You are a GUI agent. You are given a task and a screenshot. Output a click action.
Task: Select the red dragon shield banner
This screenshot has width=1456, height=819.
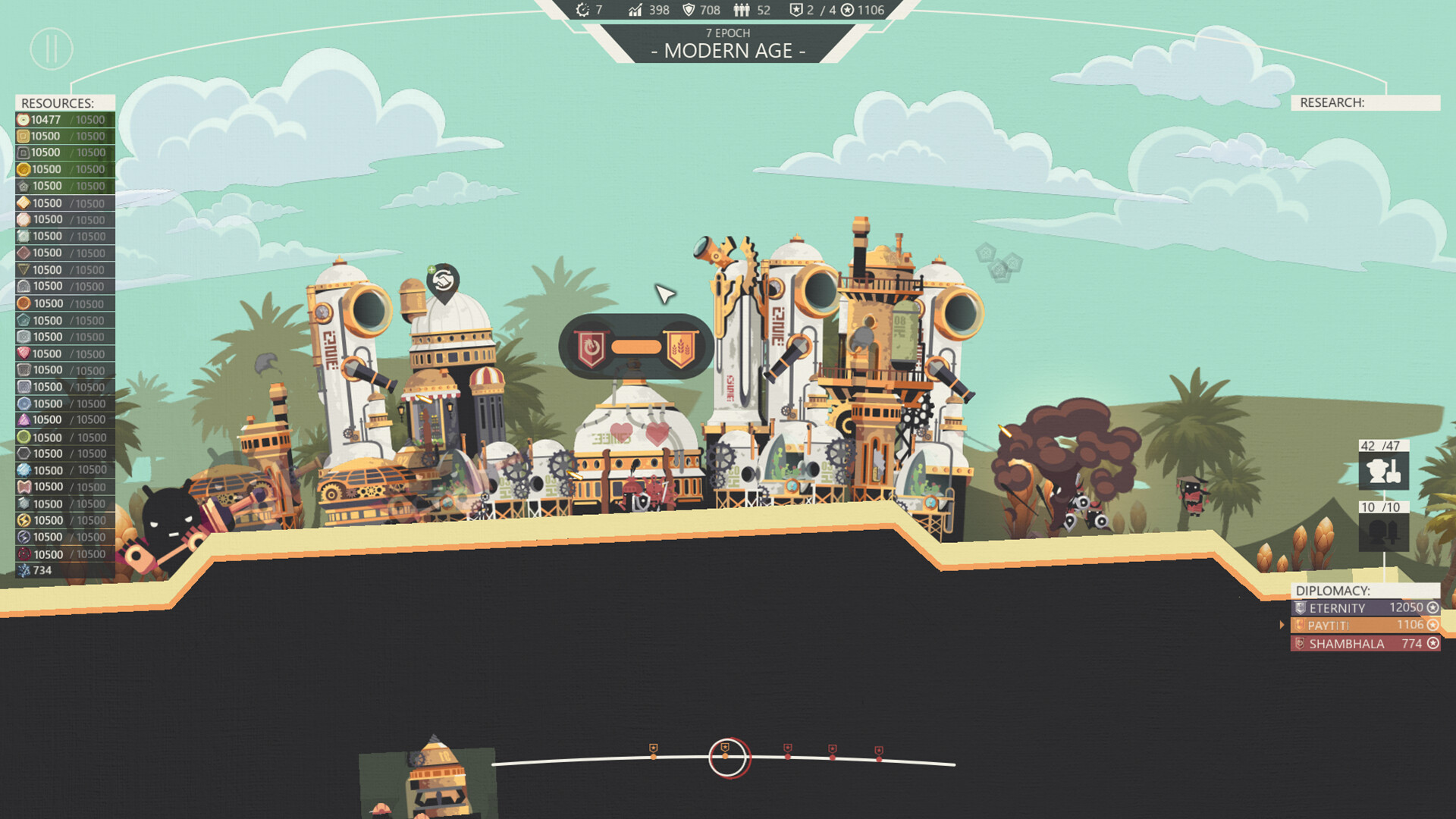[591, 348]
